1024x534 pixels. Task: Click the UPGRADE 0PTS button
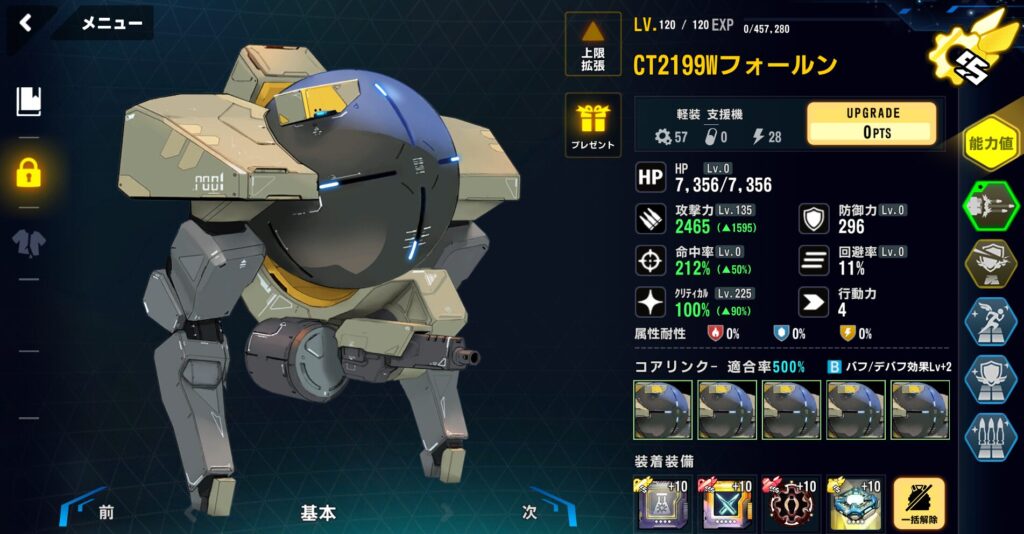click(871, 123)
